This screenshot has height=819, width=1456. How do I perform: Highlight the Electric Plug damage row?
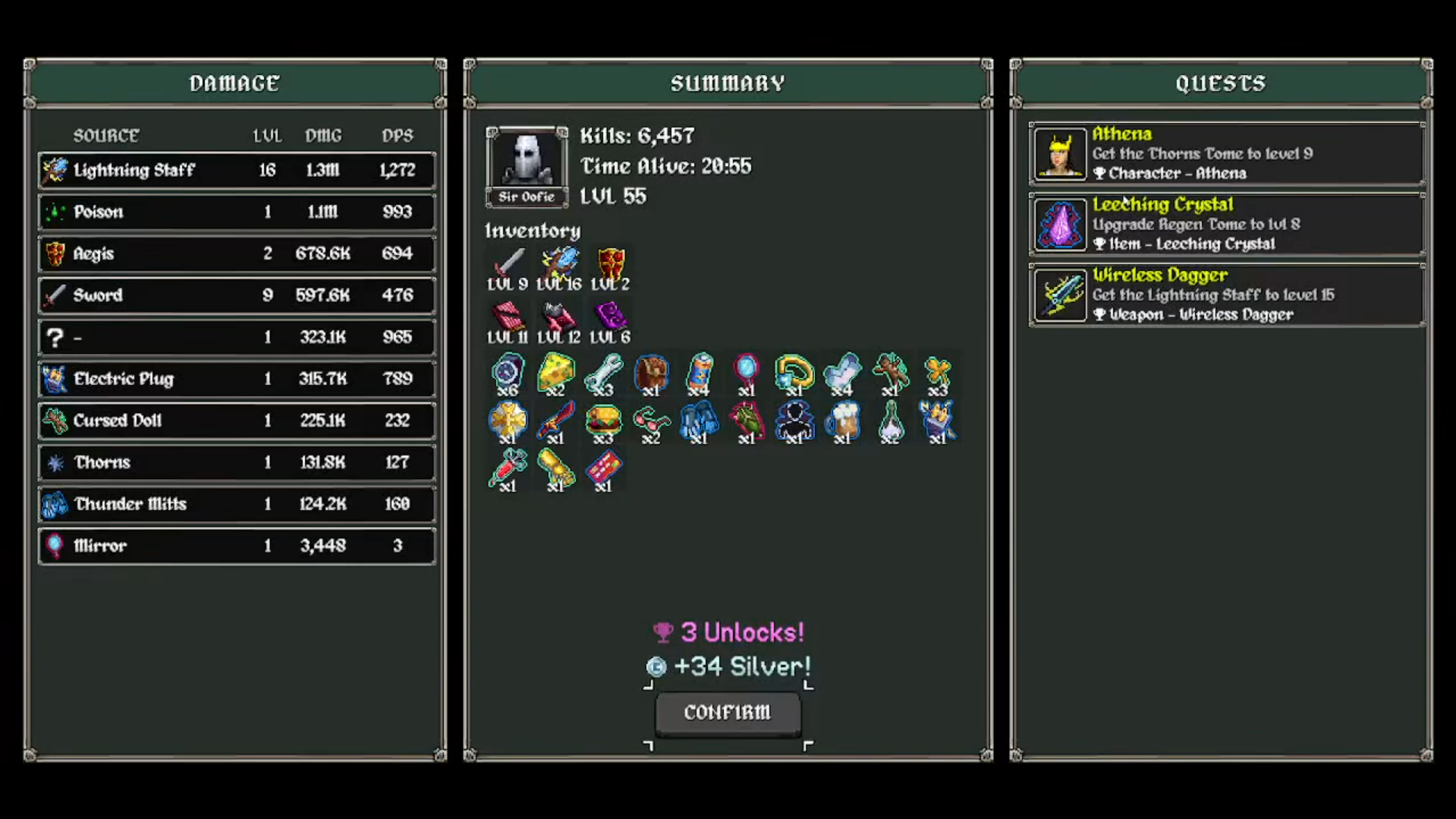click(237, 379)
